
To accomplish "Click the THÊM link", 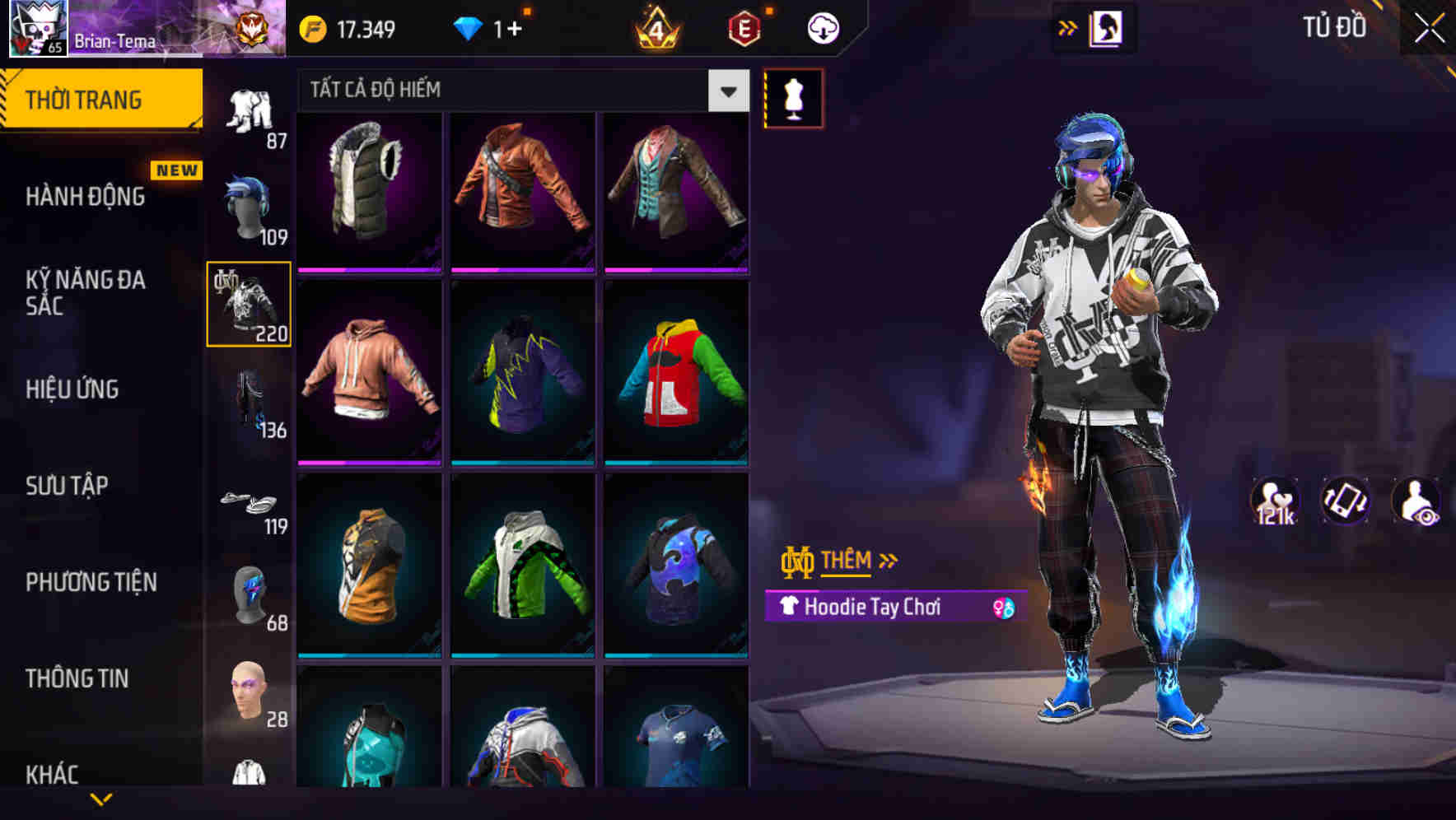I will pyautogui.click(x=848, y=561).
